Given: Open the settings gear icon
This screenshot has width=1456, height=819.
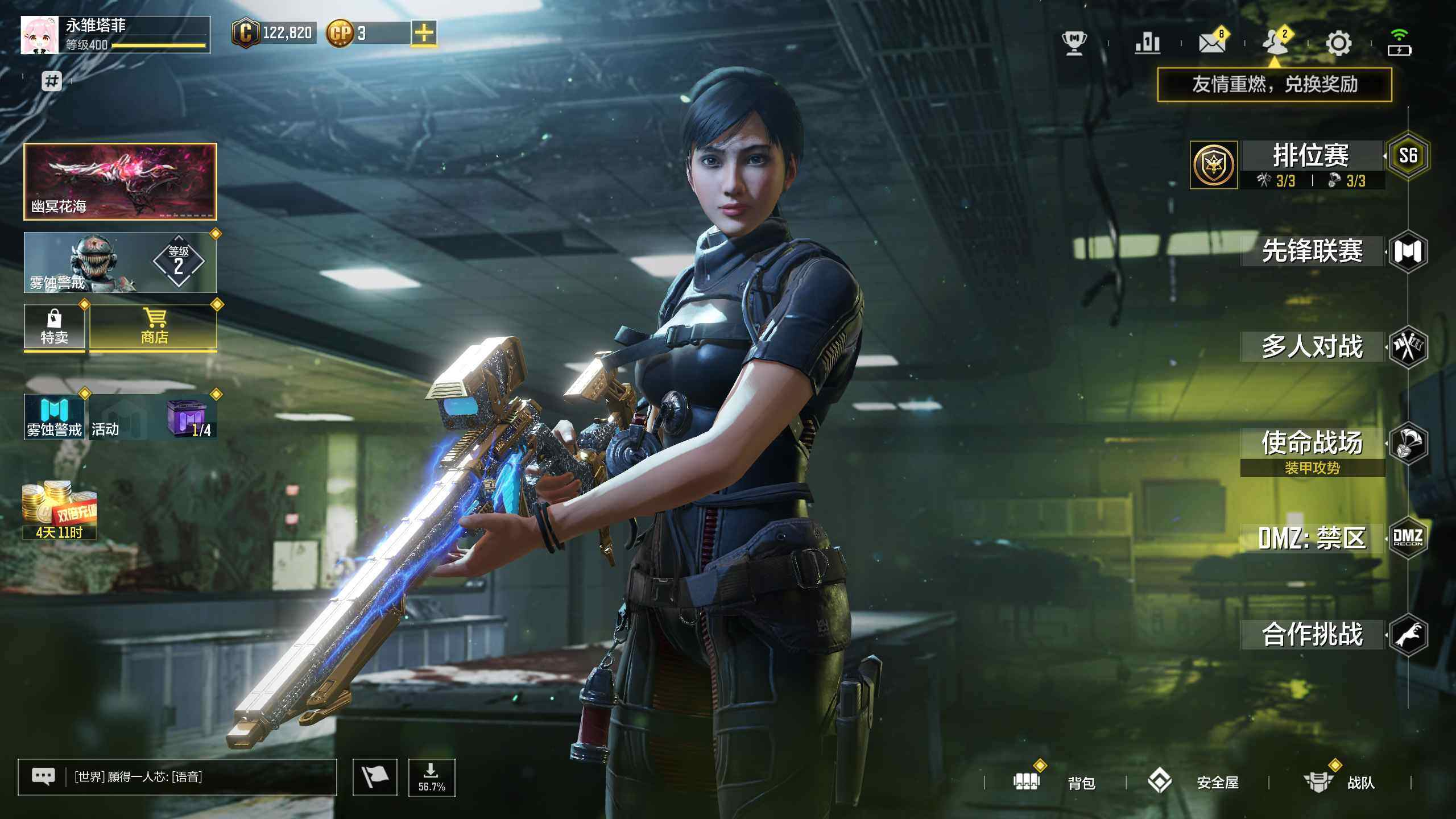Looking at the screenshot, I should point(1338,43).
